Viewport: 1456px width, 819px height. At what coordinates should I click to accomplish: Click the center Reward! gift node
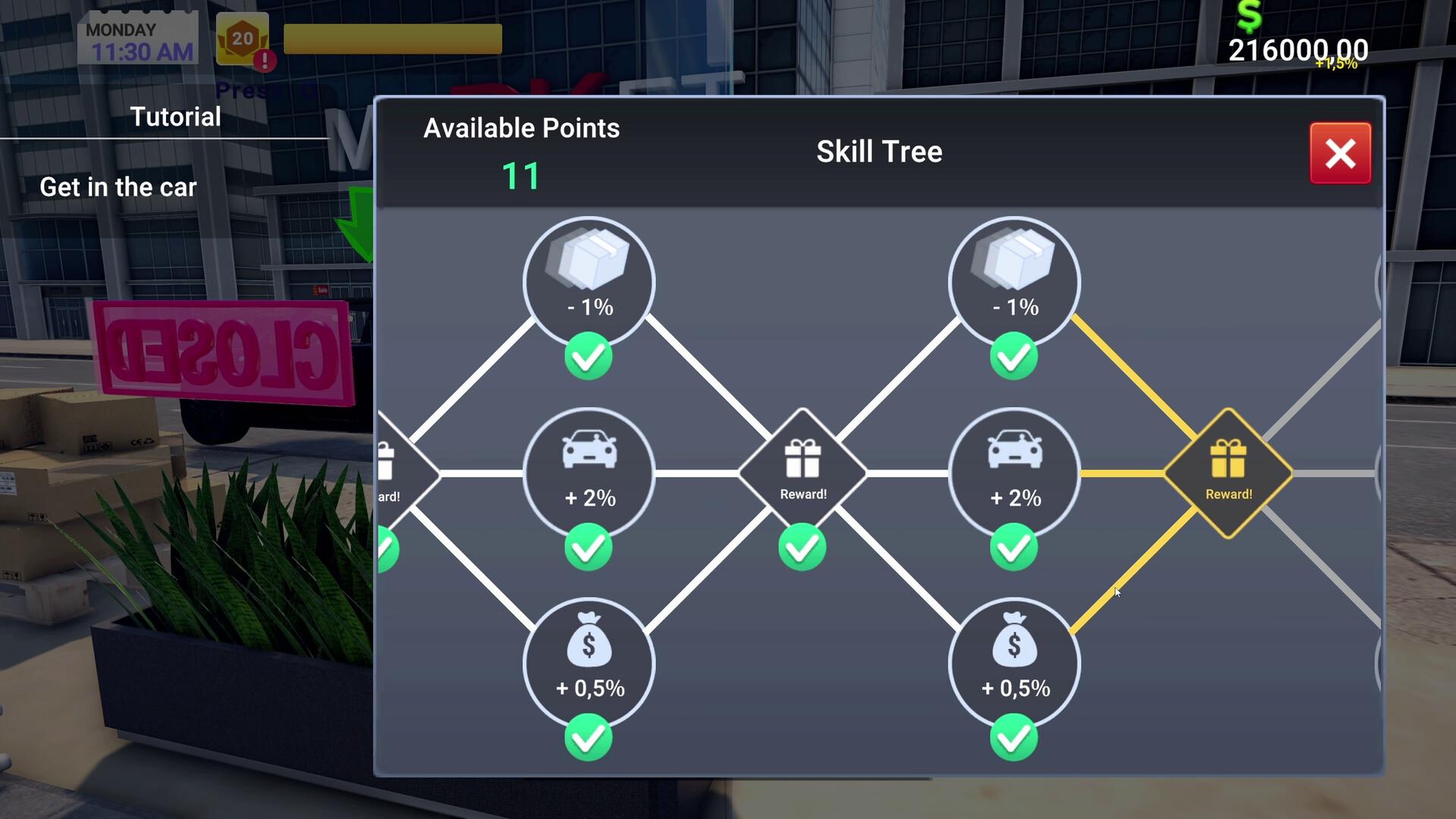(x=802, y=470)
